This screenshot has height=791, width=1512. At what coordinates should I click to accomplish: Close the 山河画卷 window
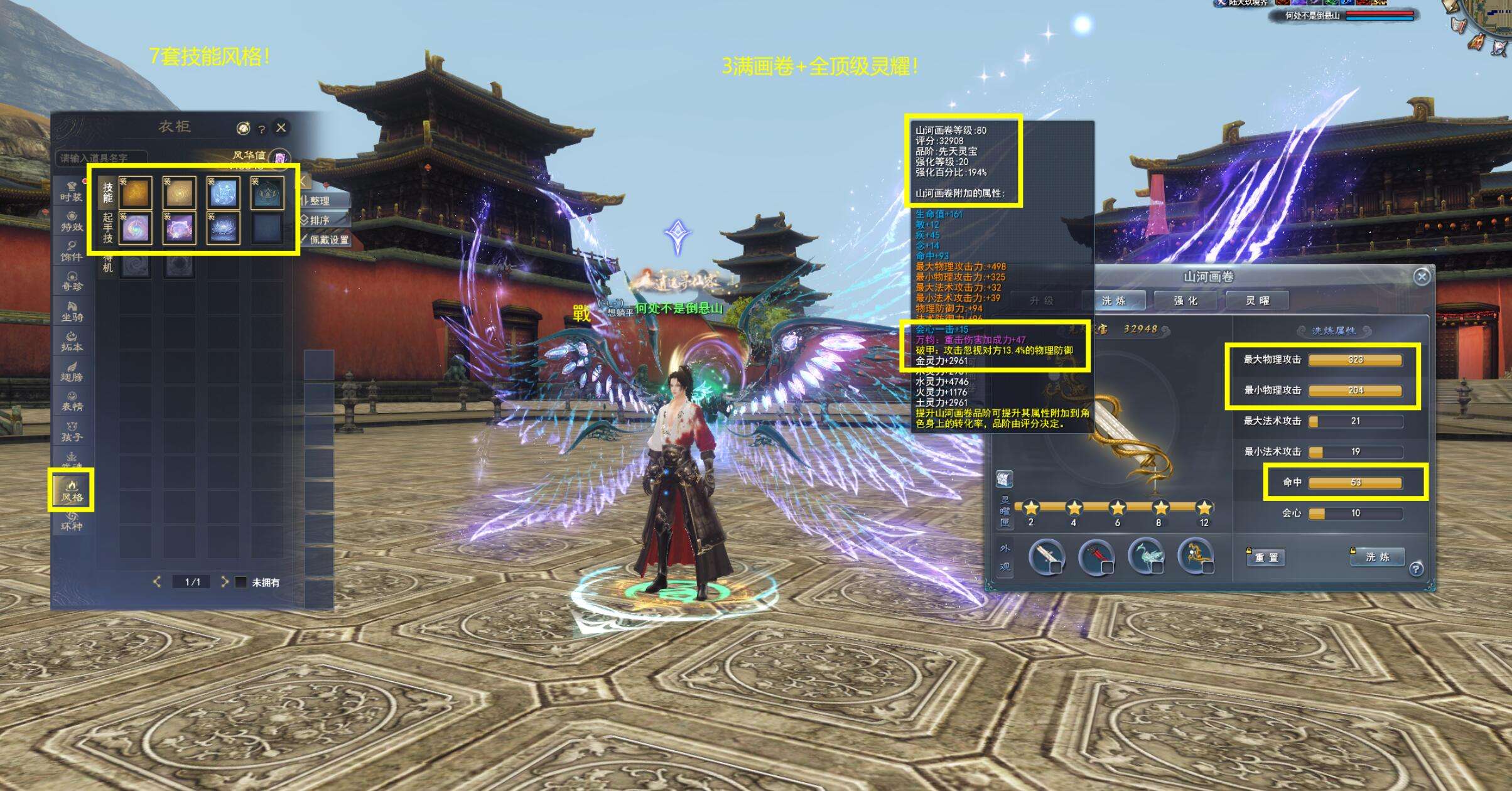point(1422,277)
